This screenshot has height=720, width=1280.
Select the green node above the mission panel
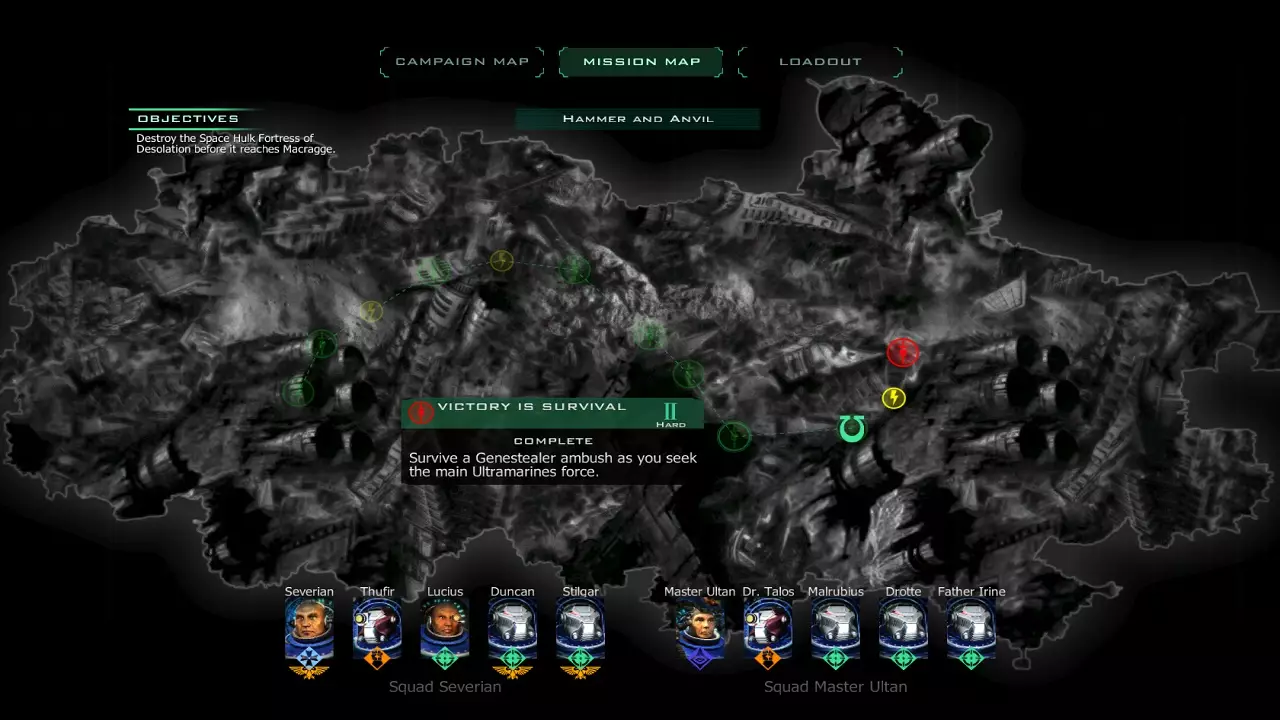pos(686,375)
